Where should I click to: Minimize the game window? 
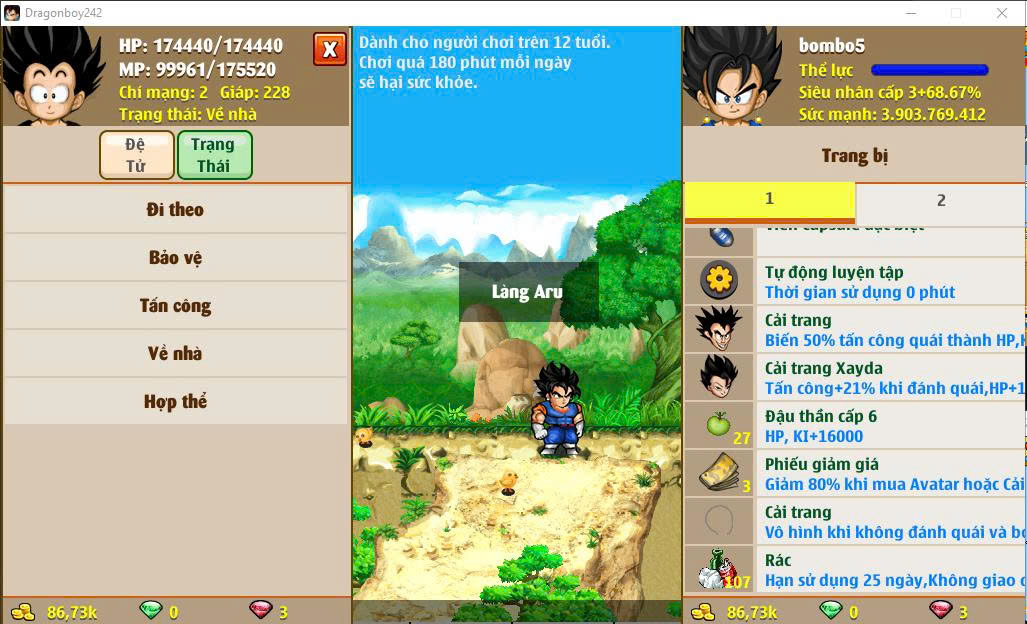(x=910, y=13)
